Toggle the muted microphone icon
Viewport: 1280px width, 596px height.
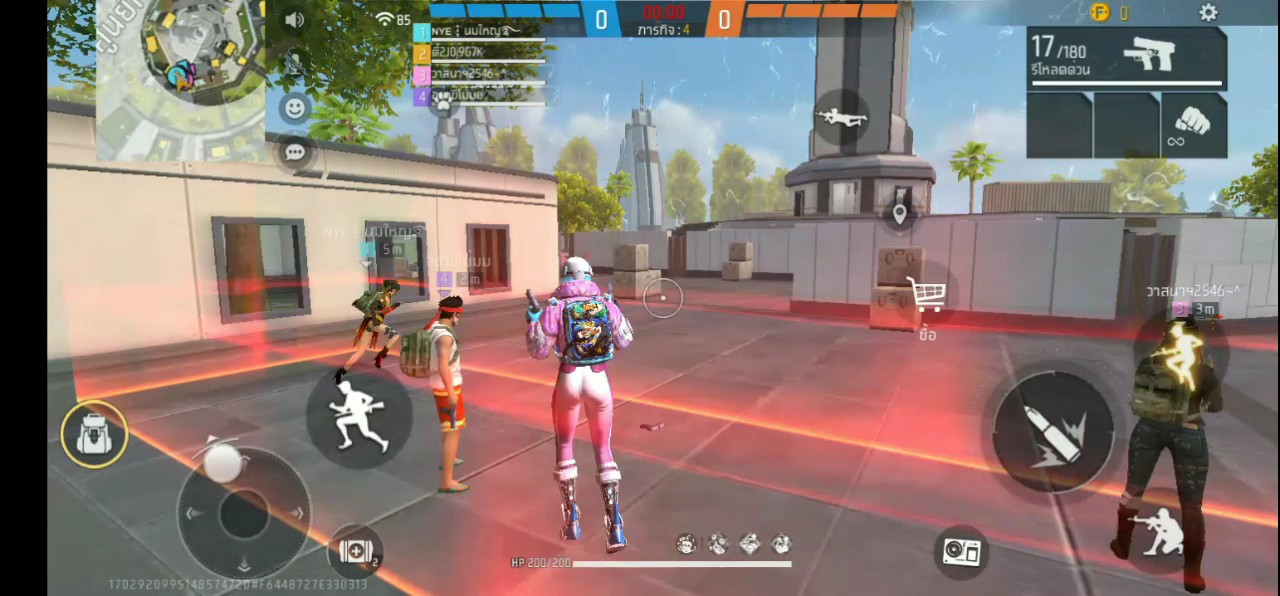pos(294,64)
